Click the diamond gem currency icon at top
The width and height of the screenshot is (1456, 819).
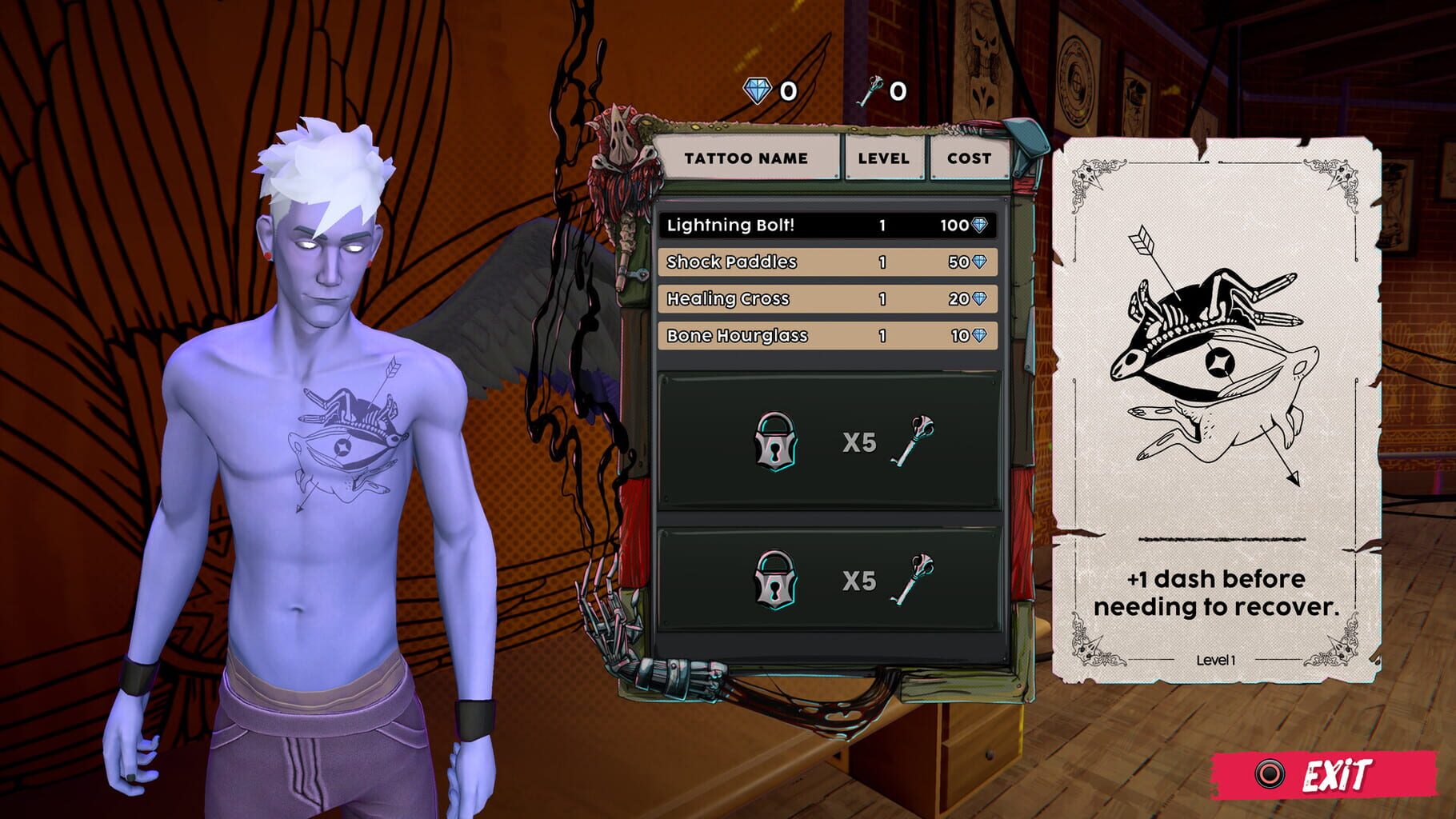tap(757, 90)
